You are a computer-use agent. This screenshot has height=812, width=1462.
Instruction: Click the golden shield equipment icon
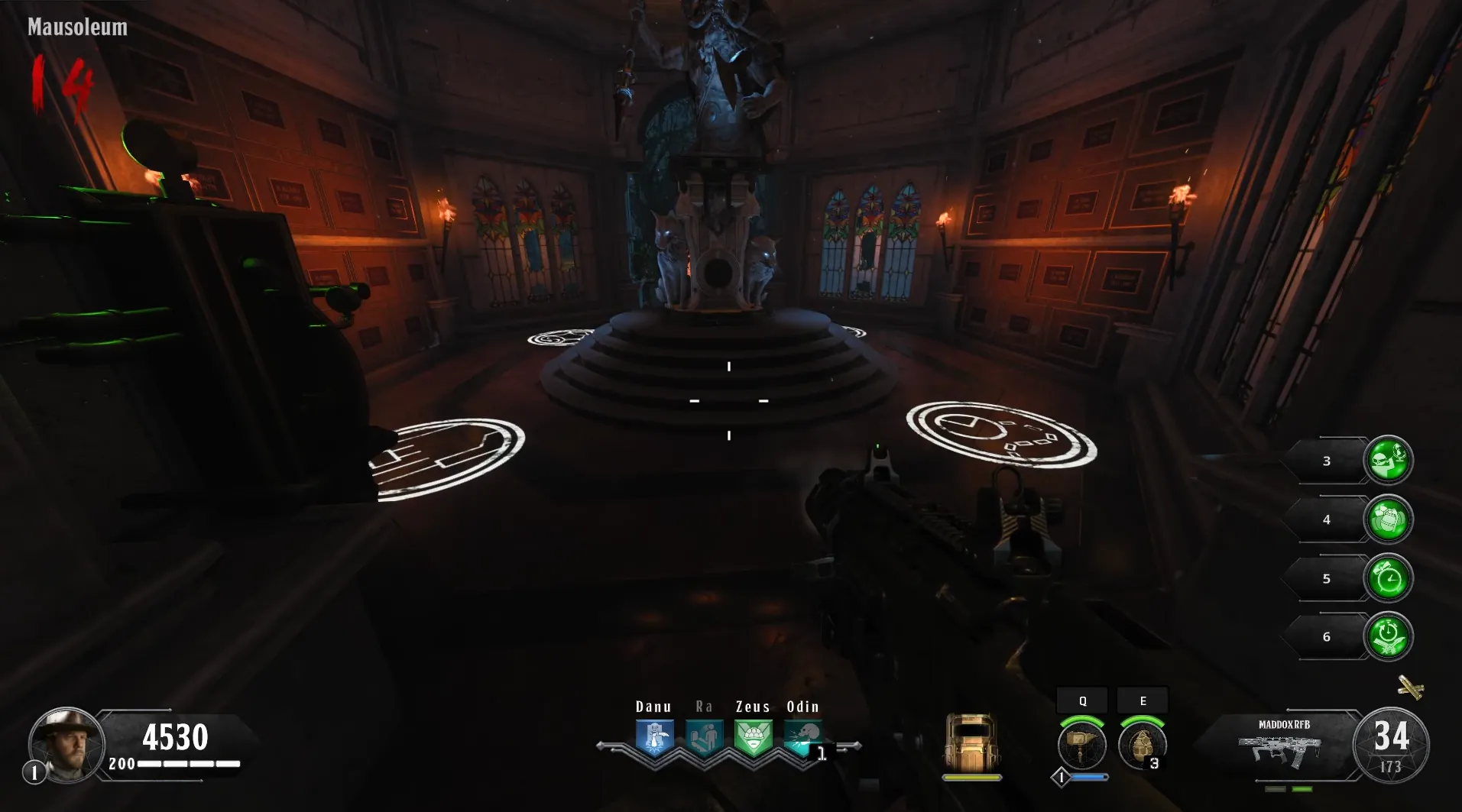(971, 742)
